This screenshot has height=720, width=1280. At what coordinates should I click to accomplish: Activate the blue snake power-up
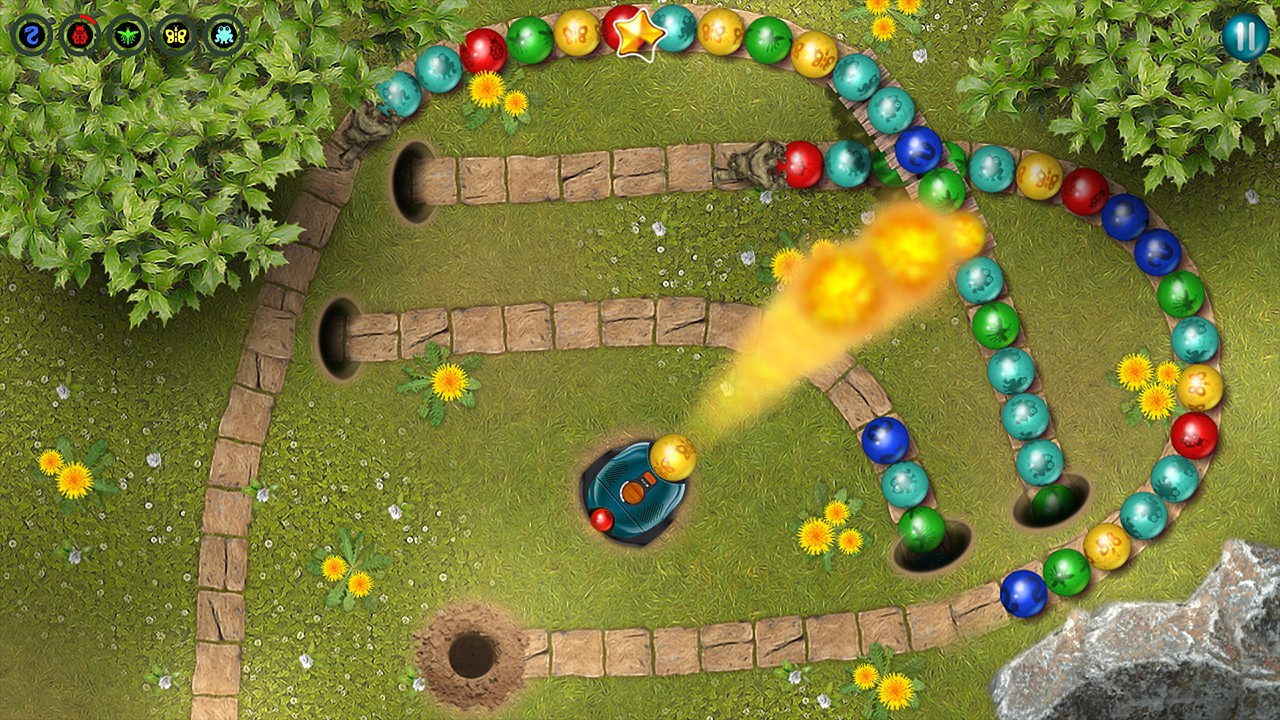point(30,33)
